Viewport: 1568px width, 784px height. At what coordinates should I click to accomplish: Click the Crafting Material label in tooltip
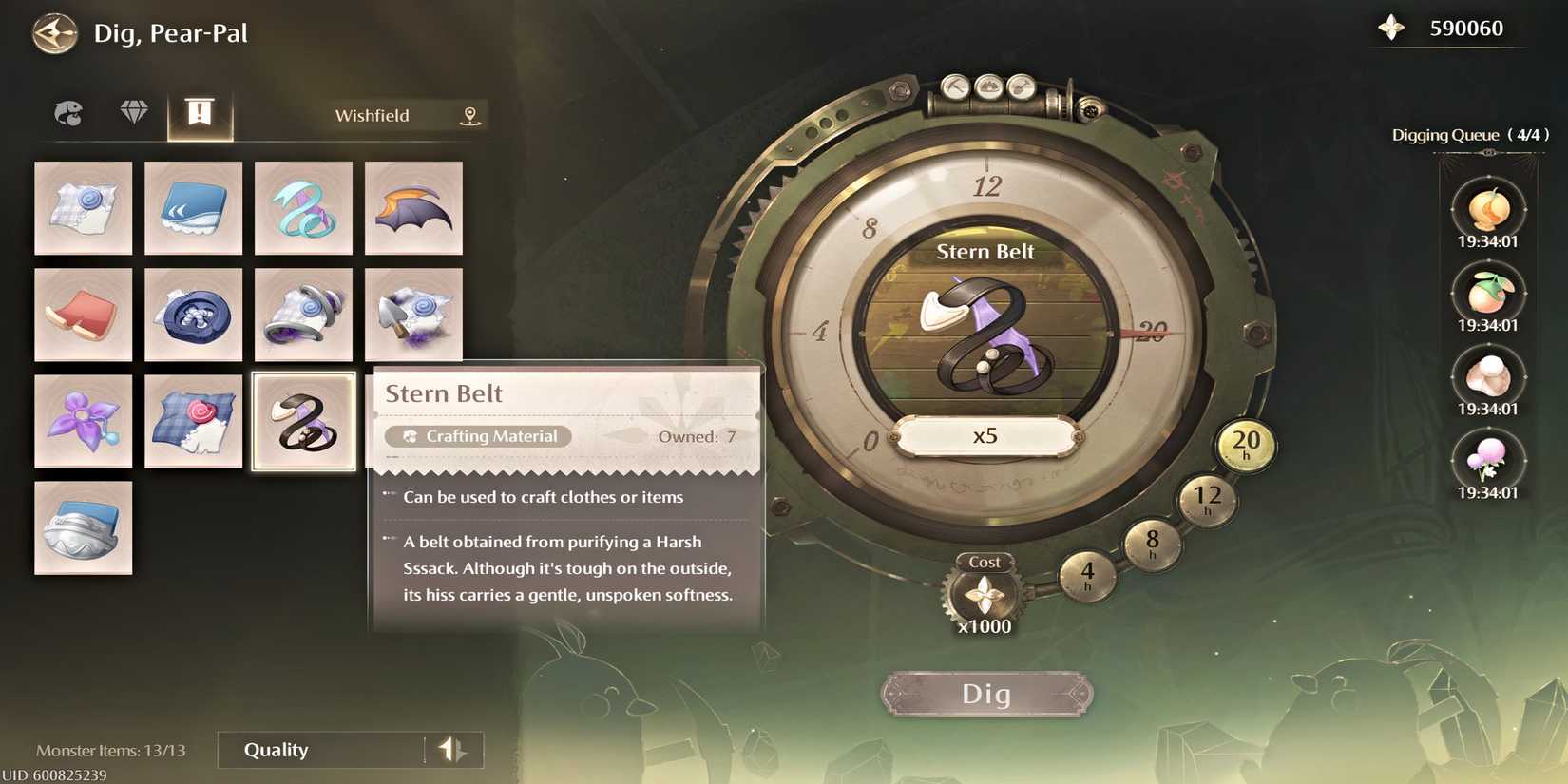click(x=478, y=436)
